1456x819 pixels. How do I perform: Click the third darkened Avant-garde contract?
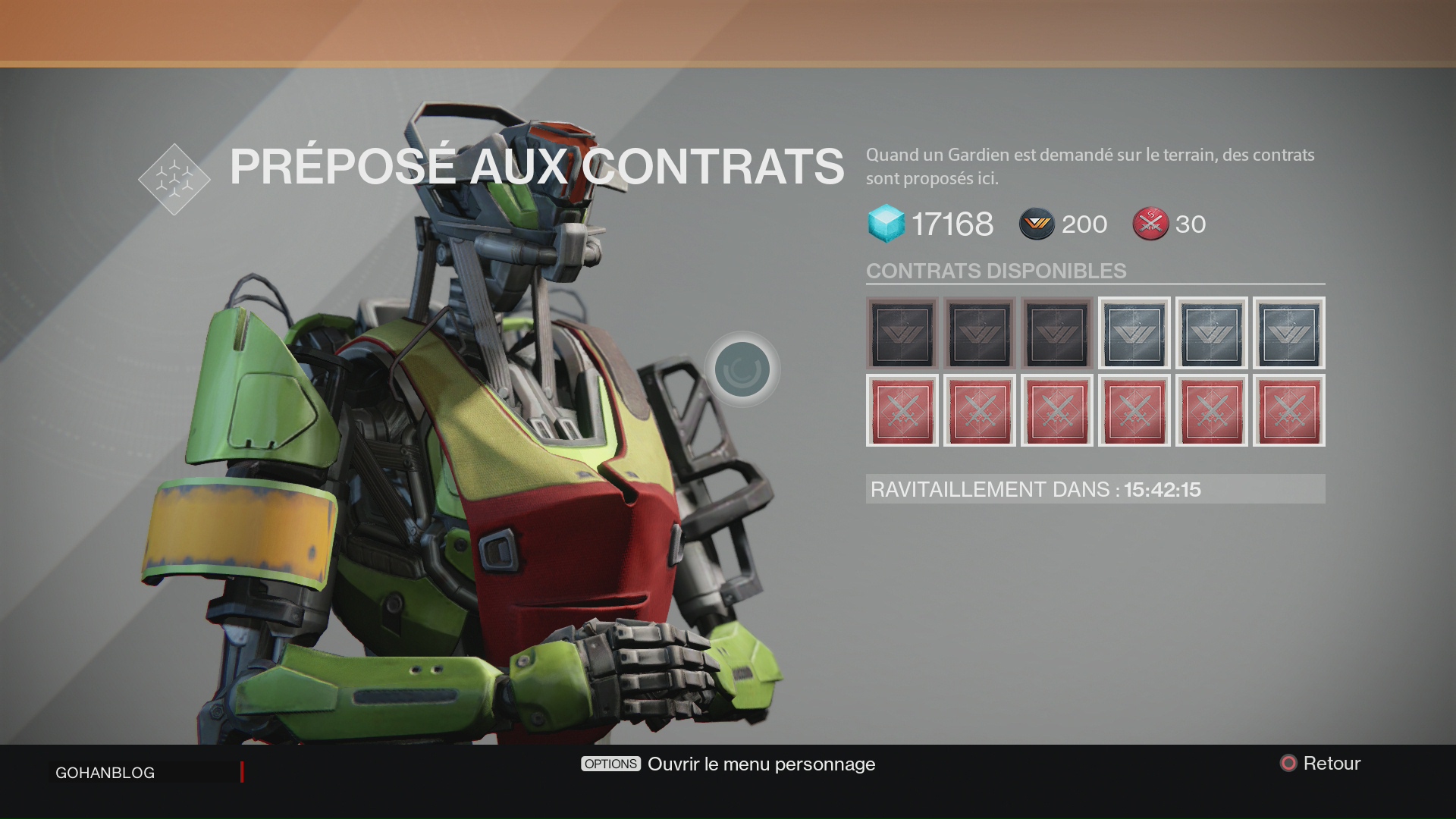[x=1056, y=334]
